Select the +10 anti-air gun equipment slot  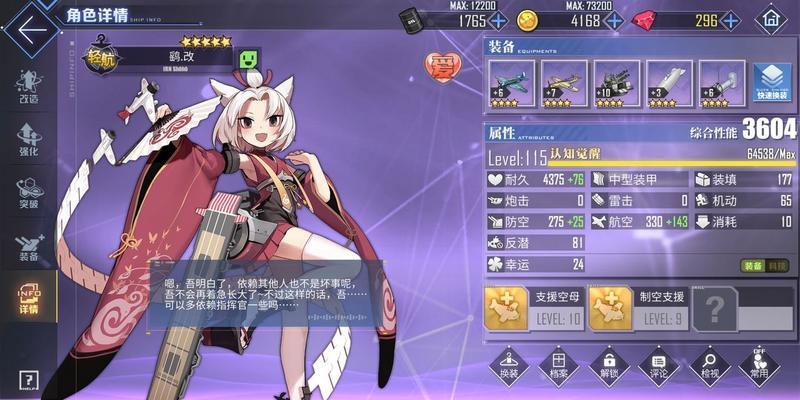[x=616, y=83]
